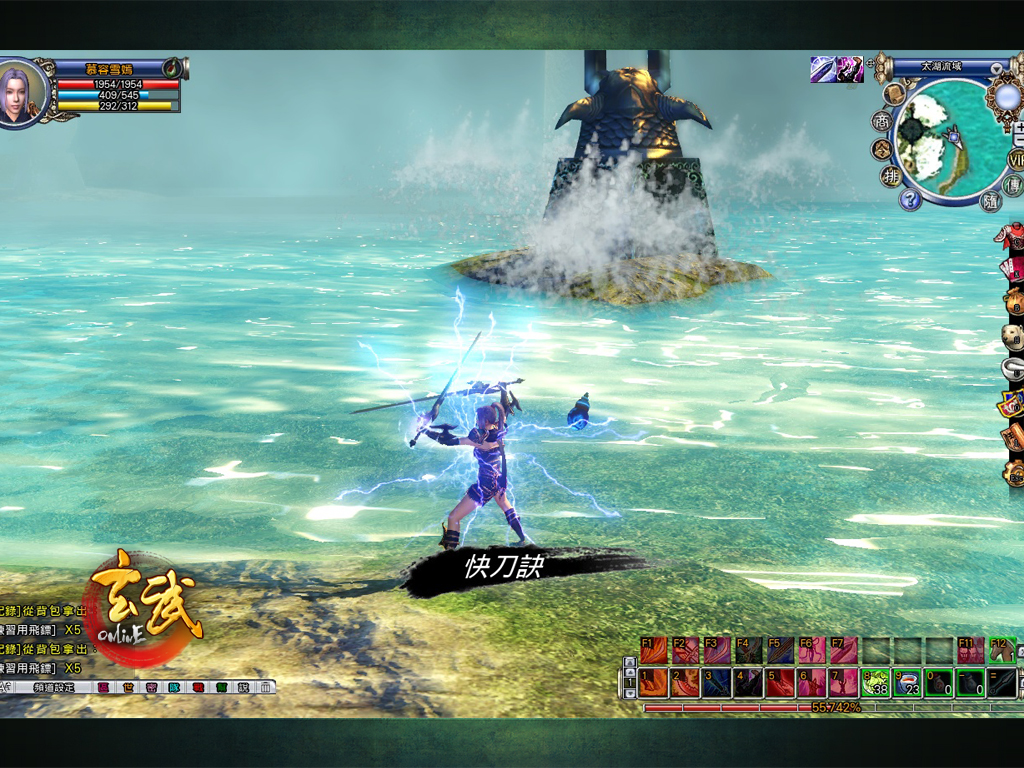Use the red potion bowl in slot 9

coord(907,683)
